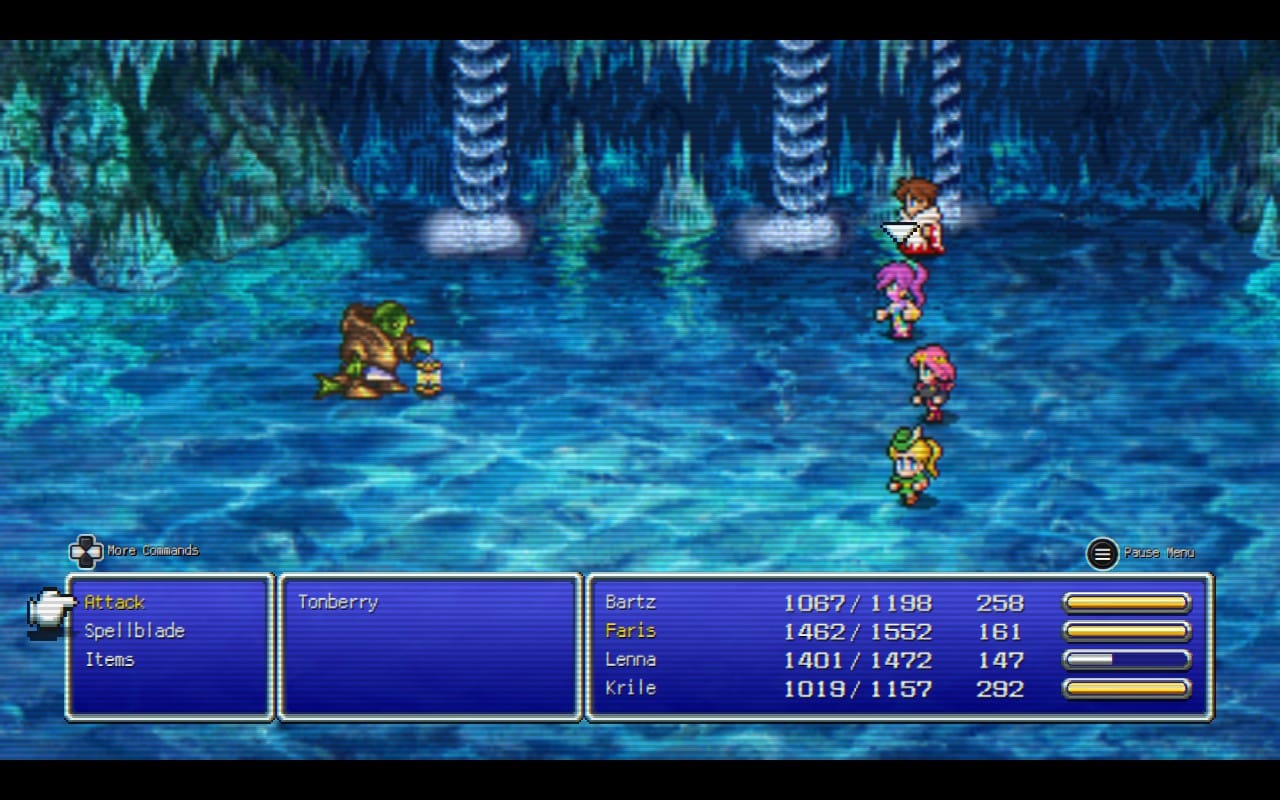1280x800 pixels.
Task: Target Tonberry in the enemy list
Action: click(x=338, y=602)
